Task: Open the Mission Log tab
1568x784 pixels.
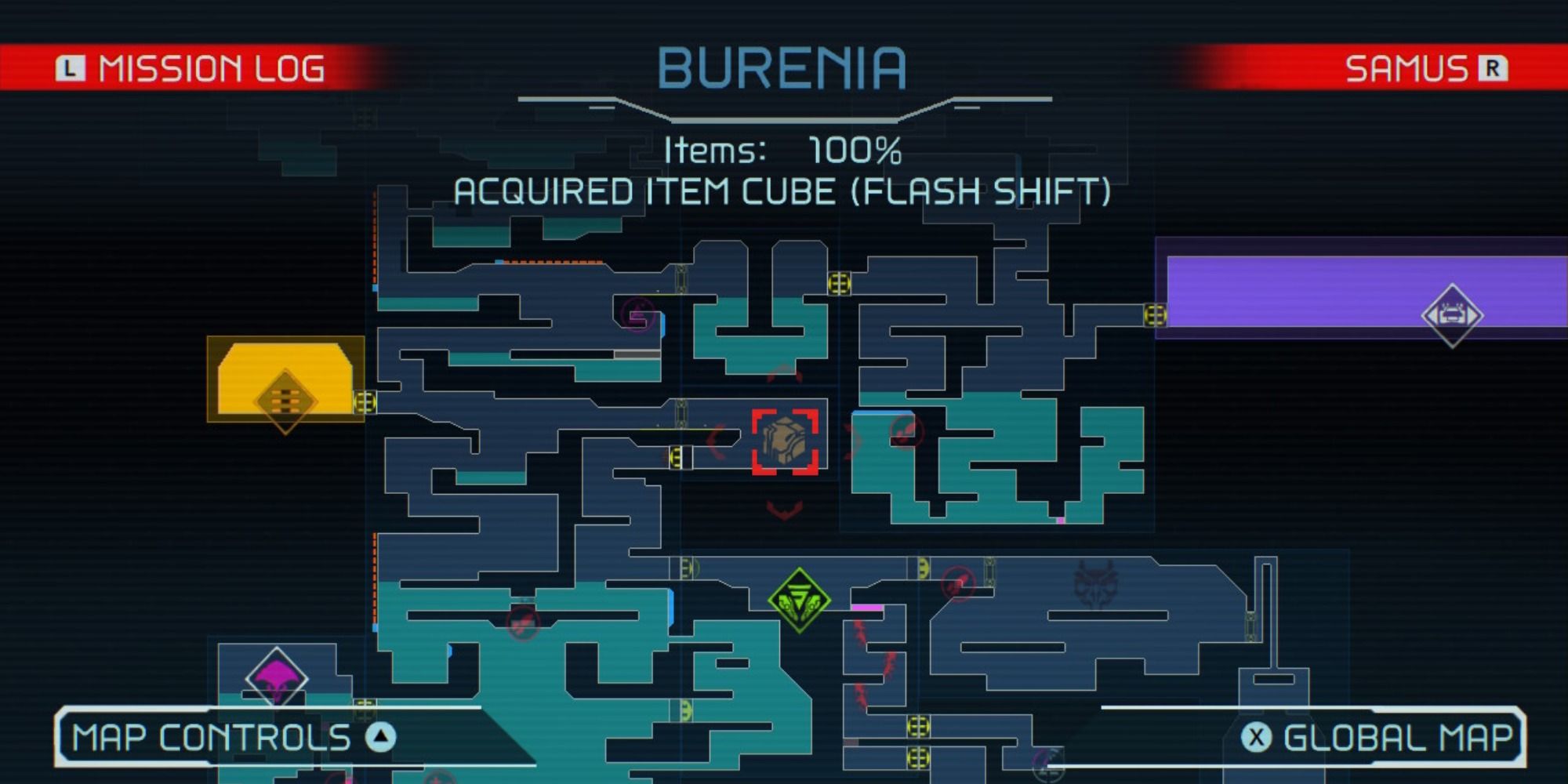Action: 212,69
